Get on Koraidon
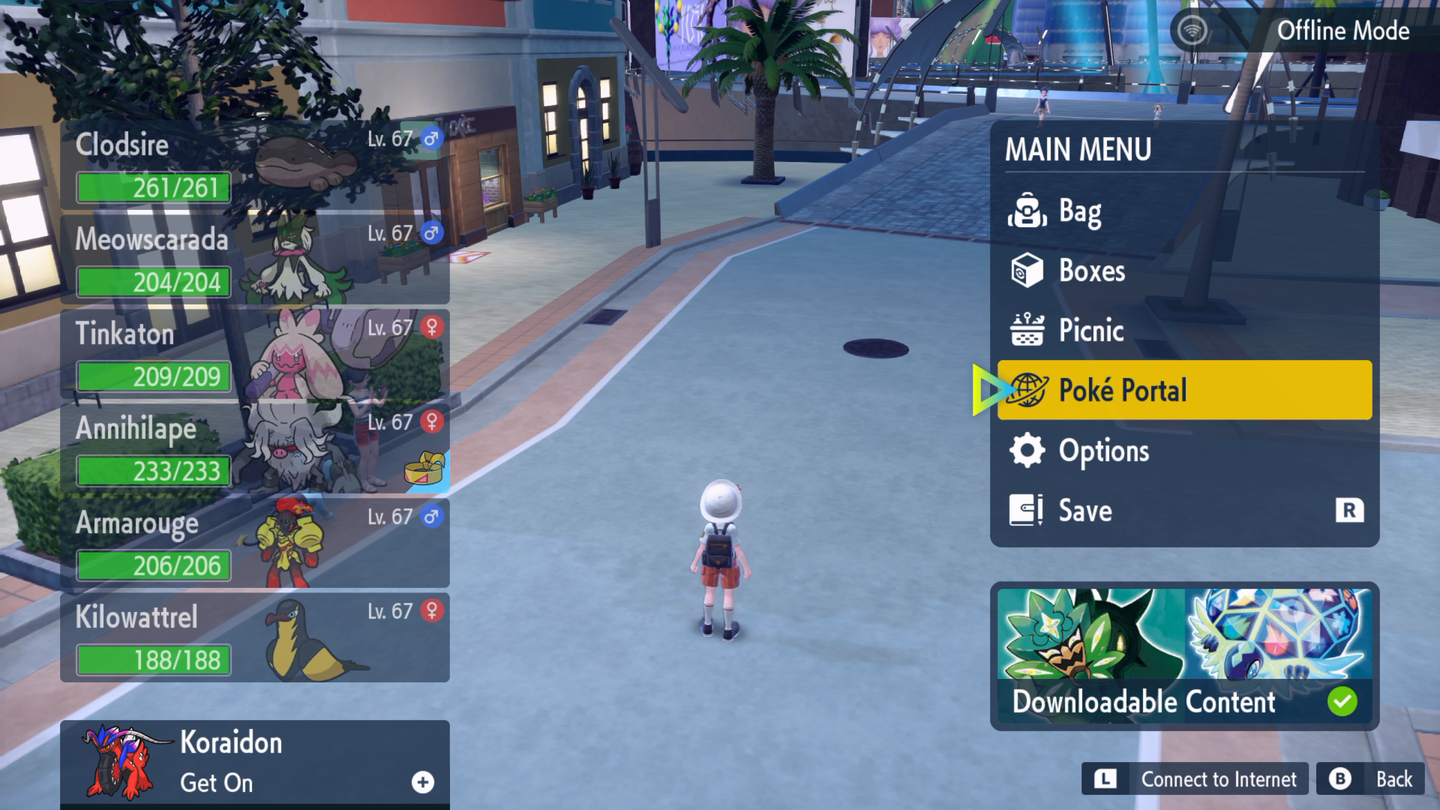The width and height of the screenshot is (1440, 810). 255,763
